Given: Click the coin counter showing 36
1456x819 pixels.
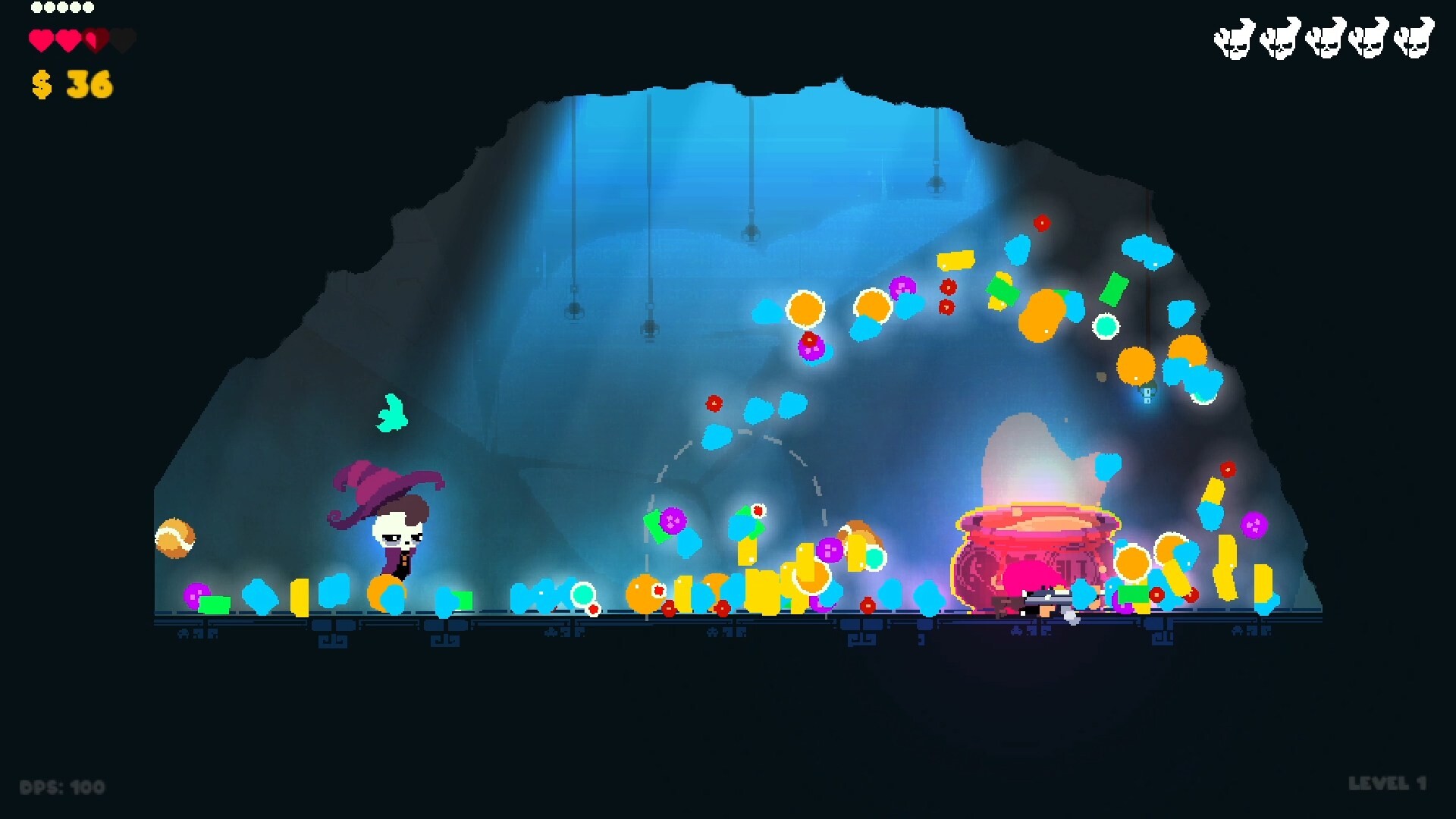Looking at the screenshot, I should pos(72,85).
